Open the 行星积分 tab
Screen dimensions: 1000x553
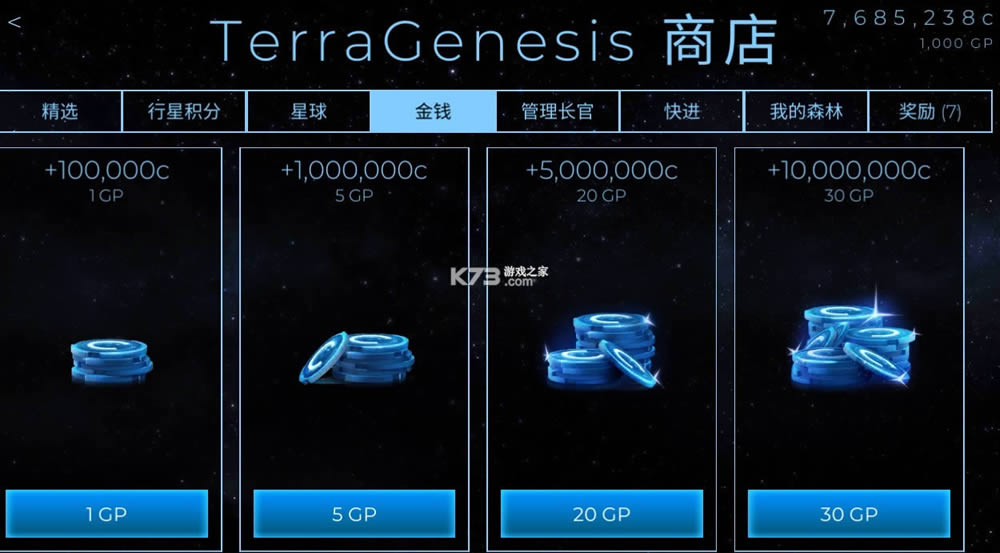tap(184, 111)
